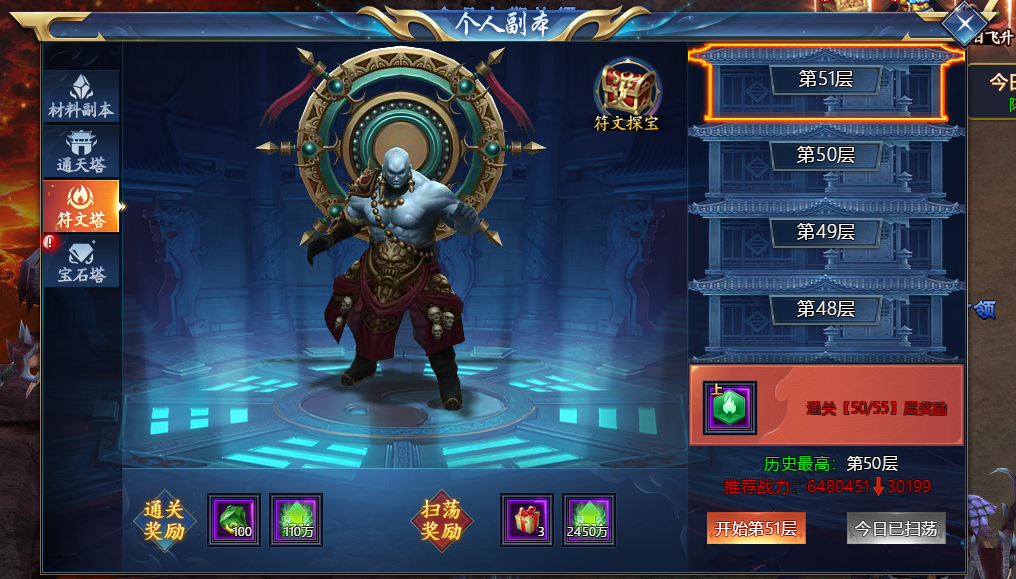Choose the 第50层 floor

click(825, 155)
